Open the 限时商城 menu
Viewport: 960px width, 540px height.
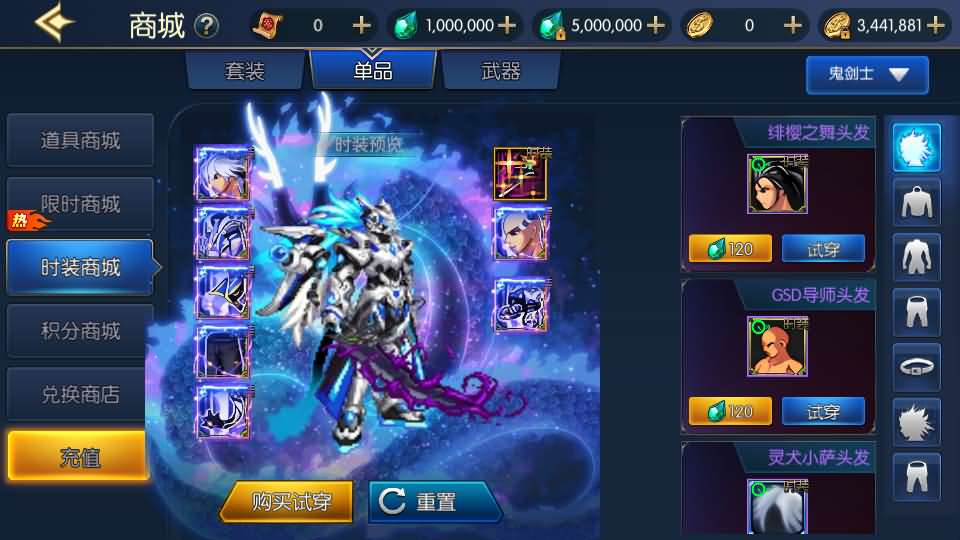(80, 205)
